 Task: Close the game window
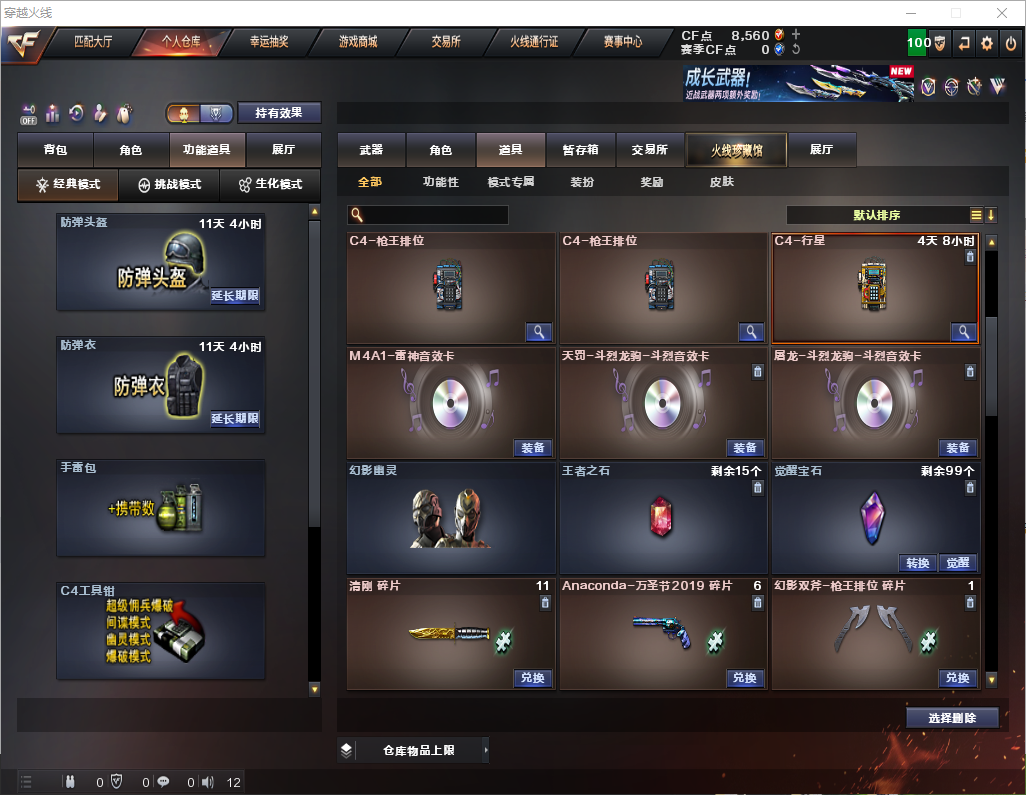tap(1001, 13)
